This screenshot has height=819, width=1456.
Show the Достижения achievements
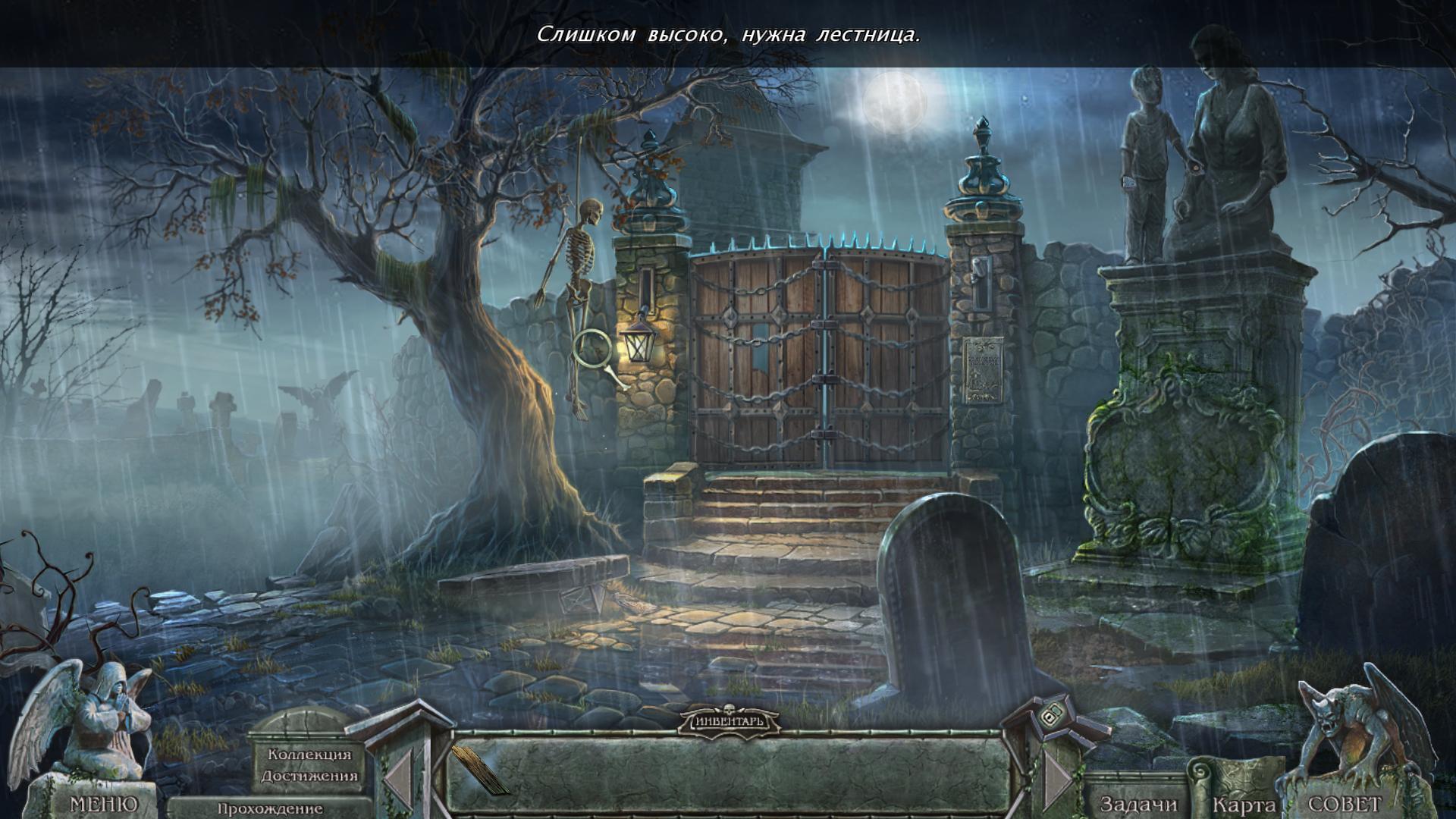coord(309,776)
